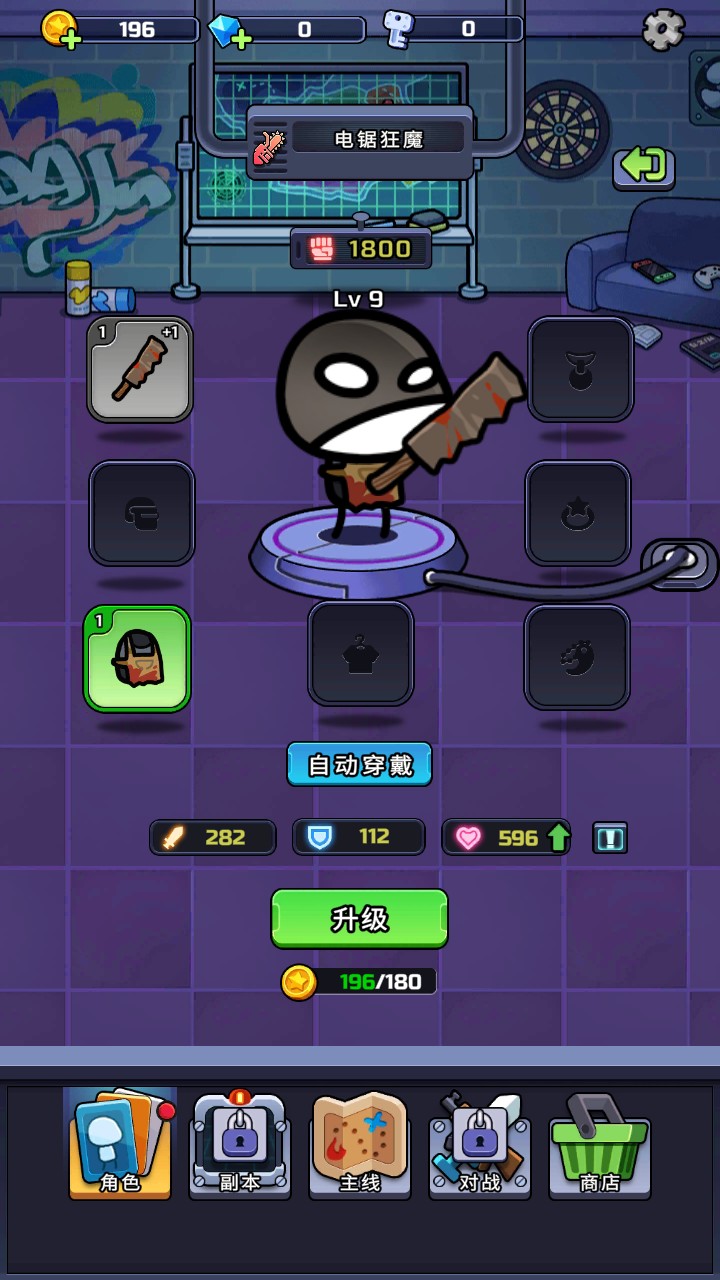Viewport: 720px width, 1280px height.
Task: Tap the 电锯狂魔 character name banner
Action: click(x=361, y=140)
